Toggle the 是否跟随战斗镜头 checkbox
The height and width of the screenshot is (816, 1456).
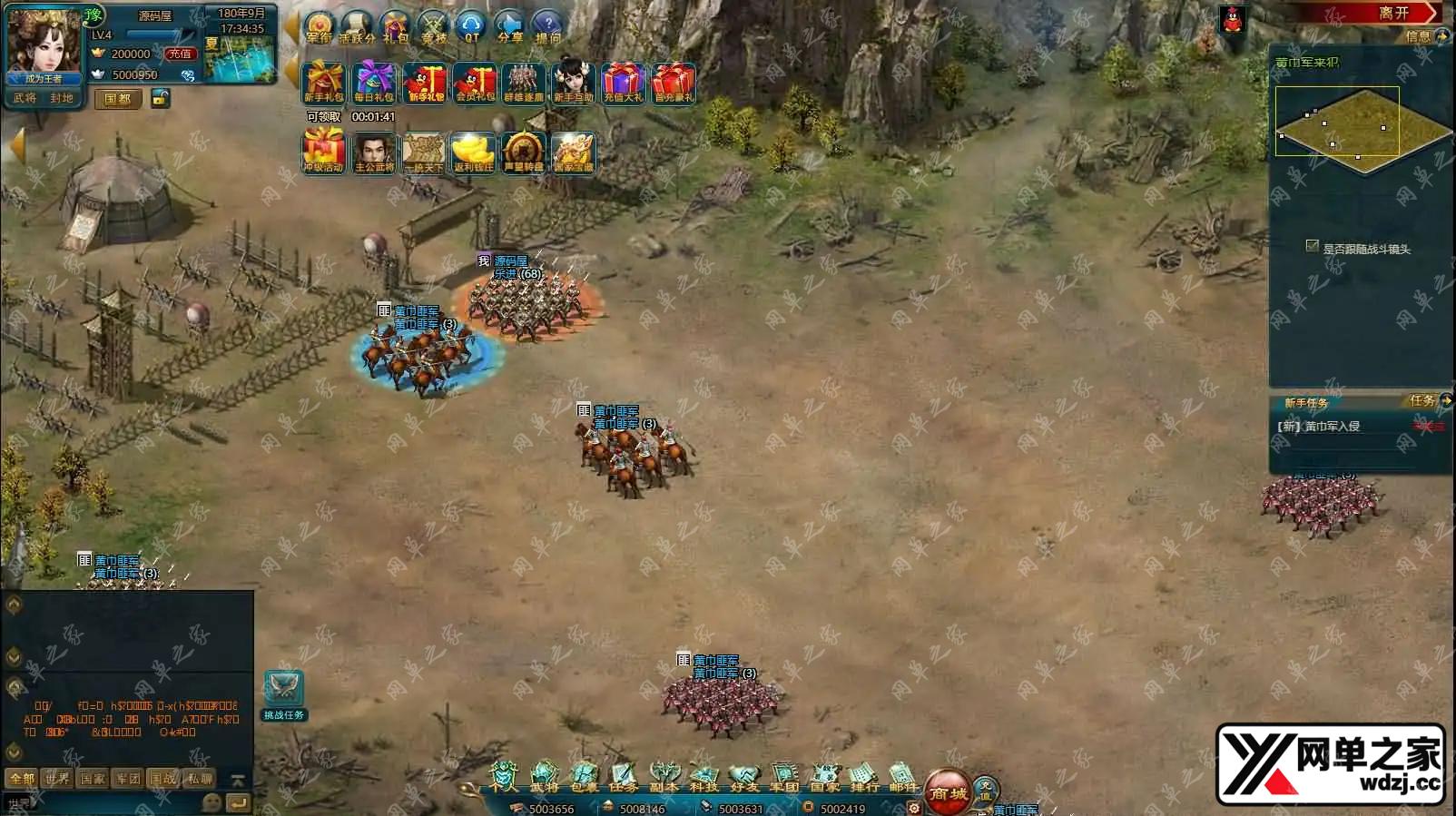click(x=1312, y=246)
